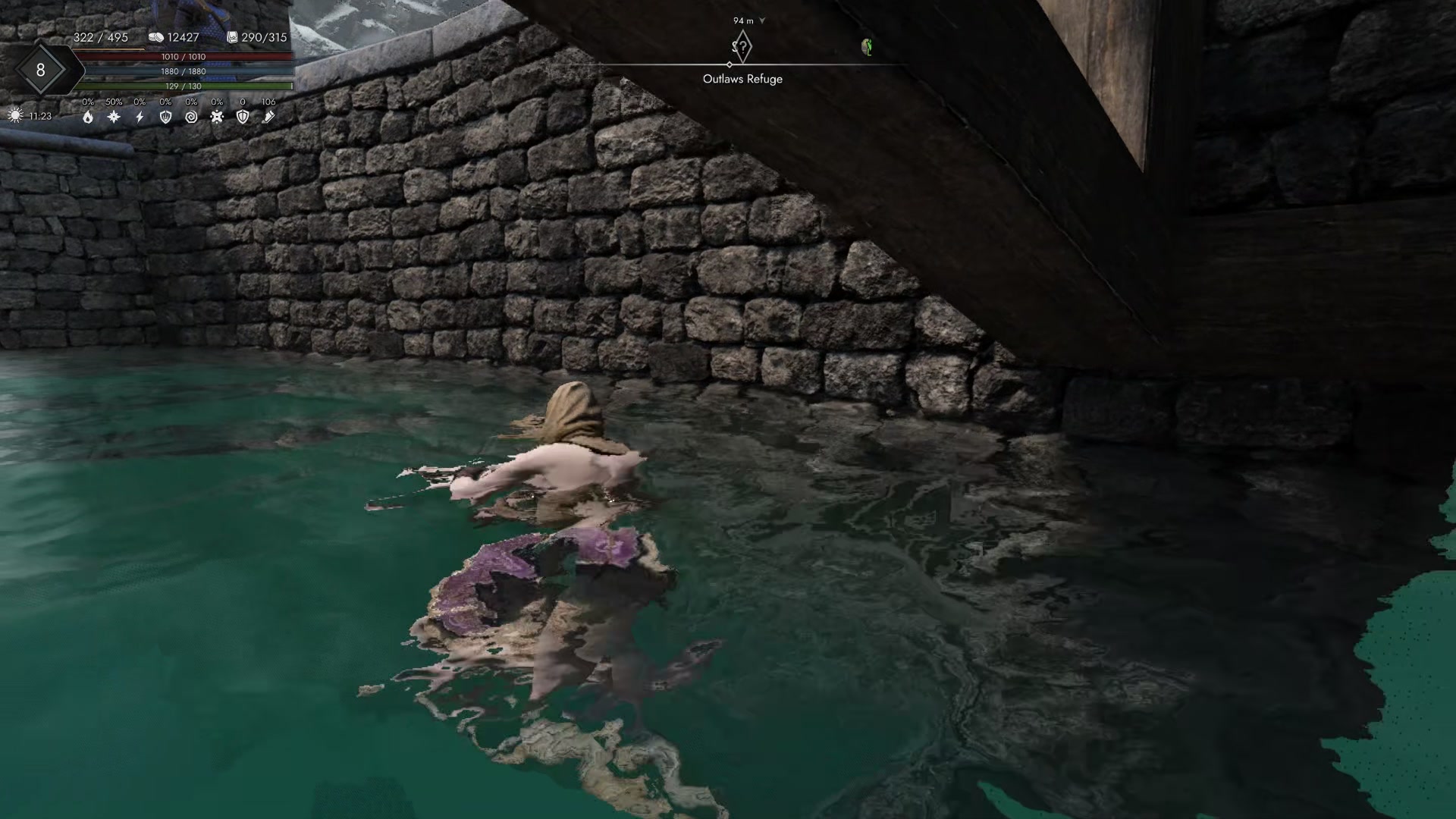The image size is (1456, 819).
Task: Select the Outlaws Refuge compass label
Action: [742, 78]
